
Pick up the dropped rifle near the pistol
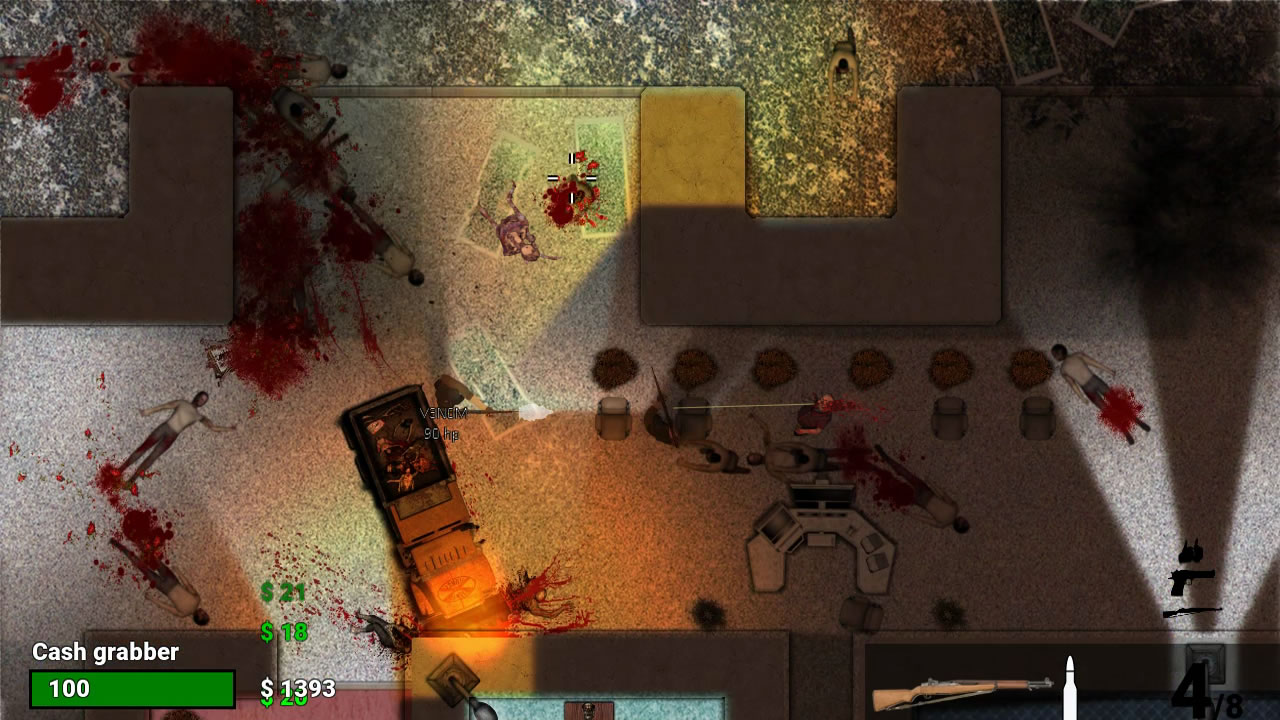click(1192, 611)
